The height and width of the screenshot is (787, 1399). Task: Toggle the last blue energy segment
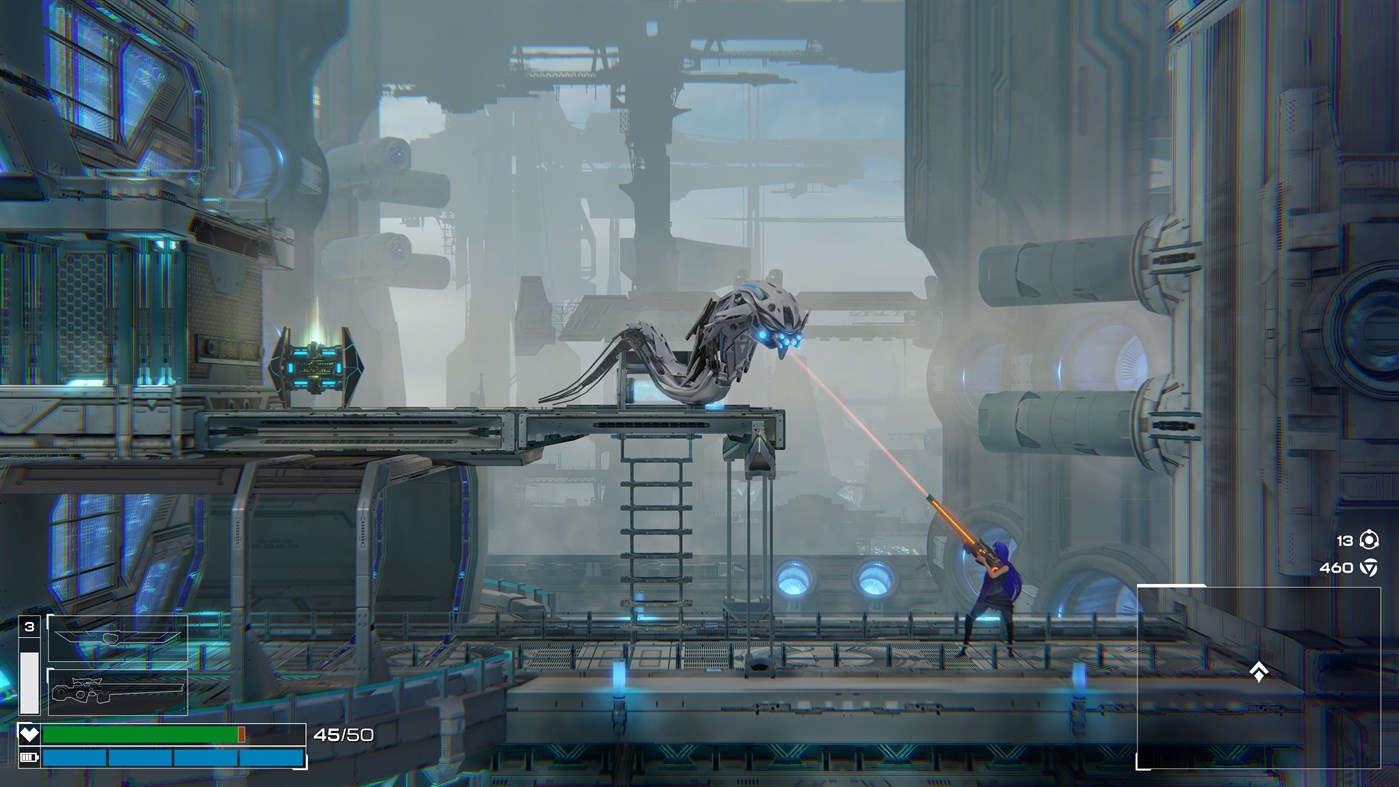(x=270, y=757)
